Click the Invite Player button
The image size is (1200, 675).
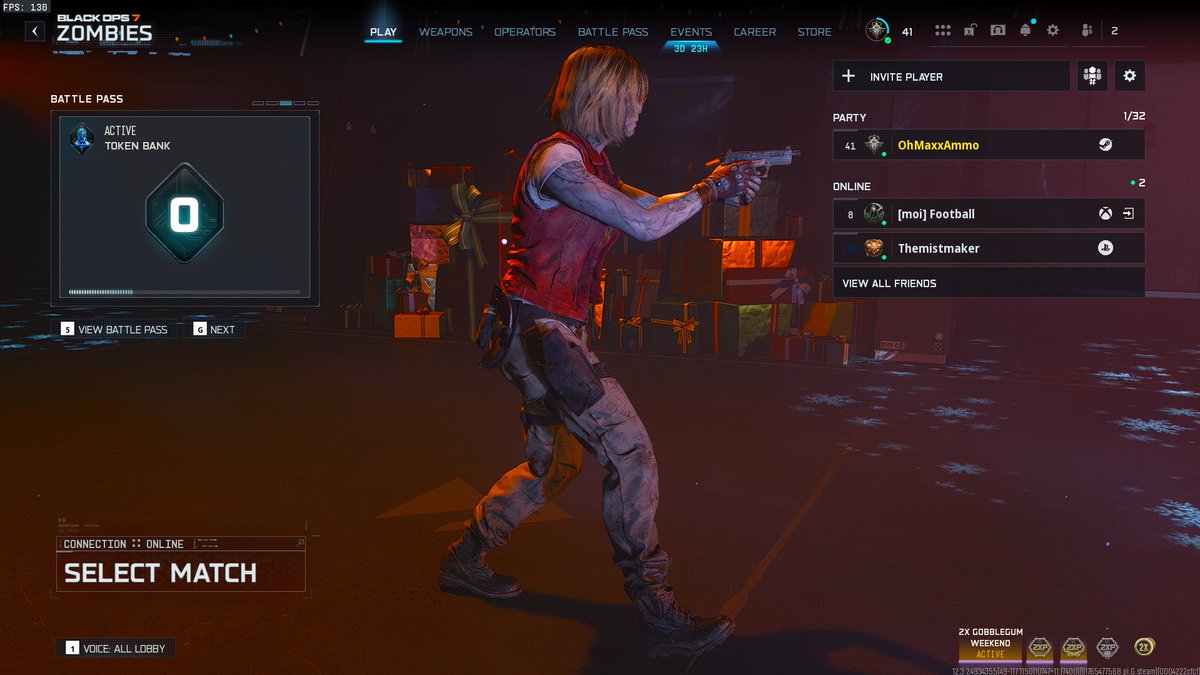[x=951, y=76]
